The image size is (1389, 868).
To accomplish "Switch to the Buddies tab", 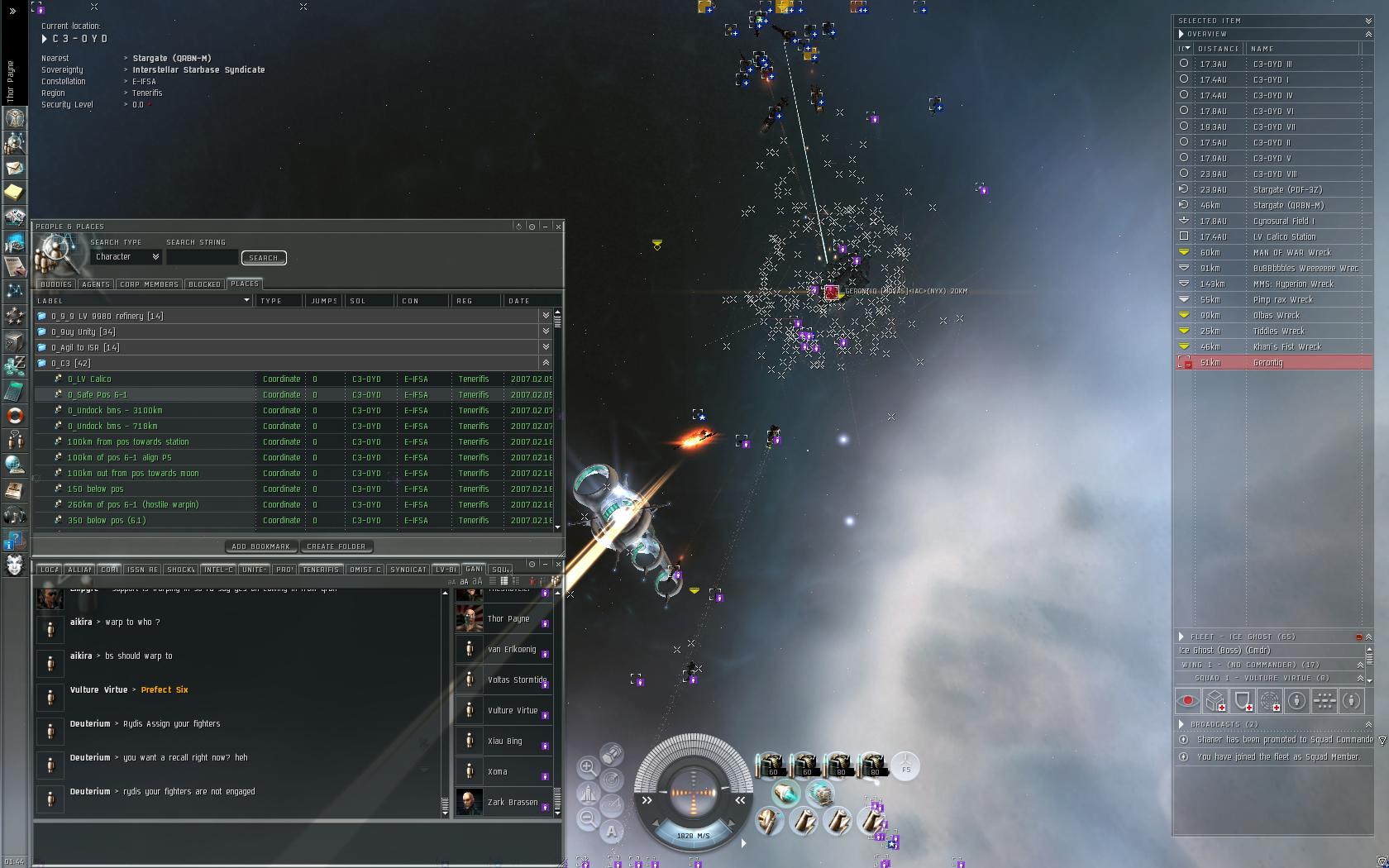I will point(56,284).
